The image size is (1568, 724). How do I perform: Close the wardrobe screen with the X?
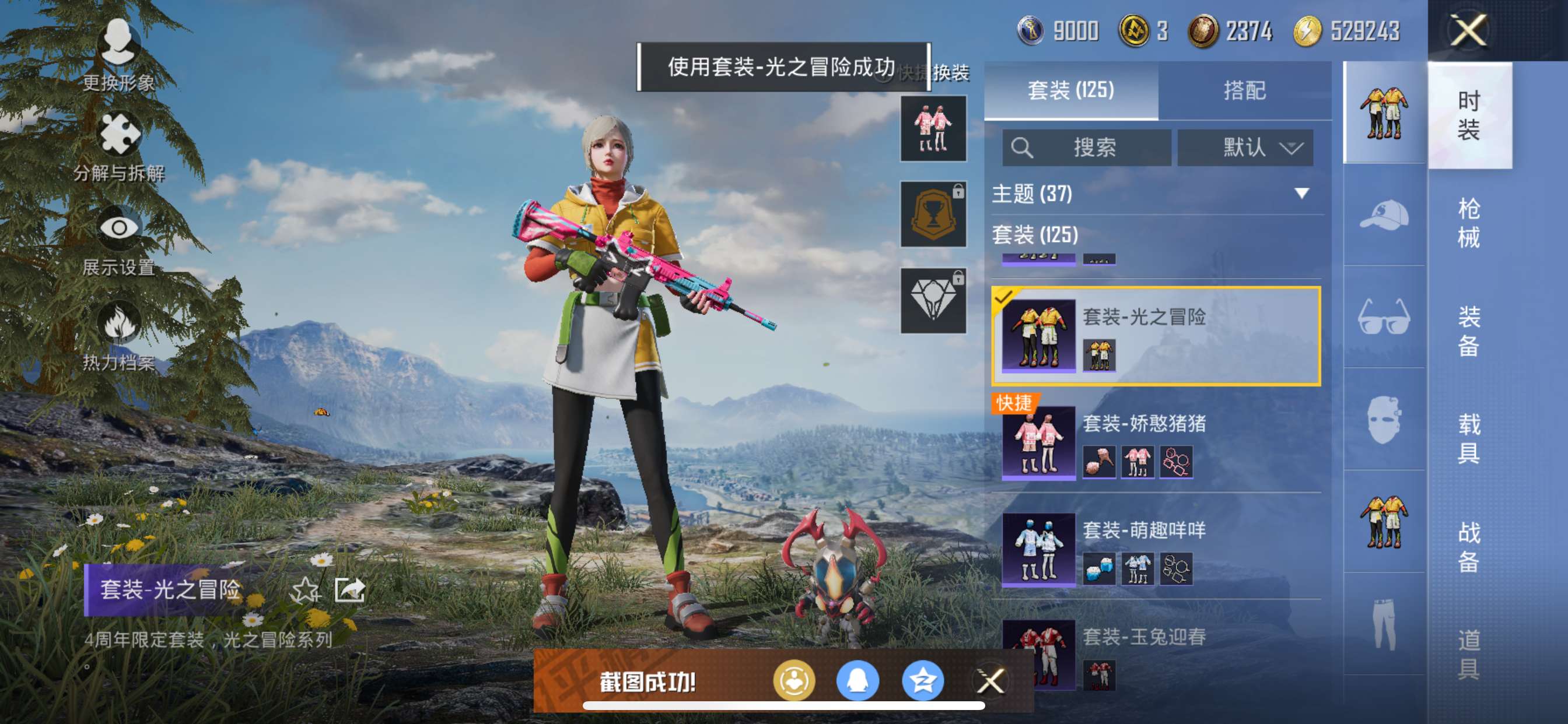pyautogui.click(x=1468, y=30)
